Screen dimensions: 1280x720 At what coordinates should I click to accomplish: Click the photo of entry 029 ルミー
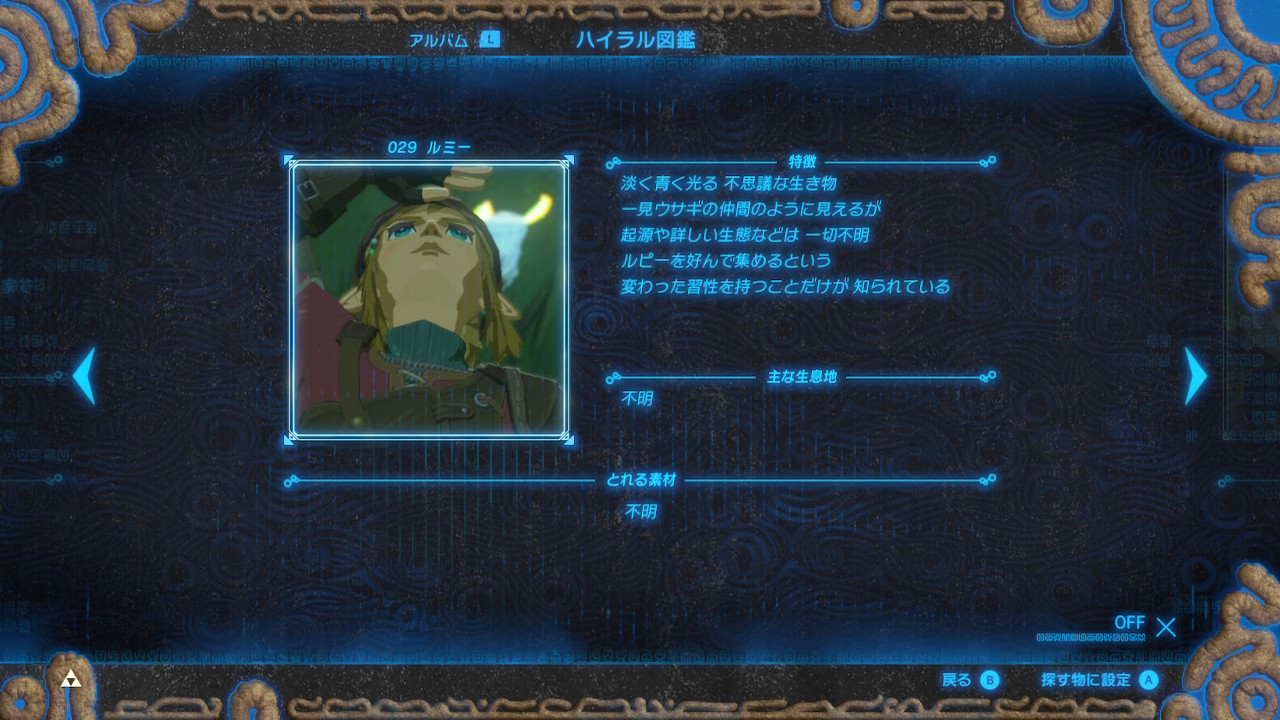click(430, 300)
